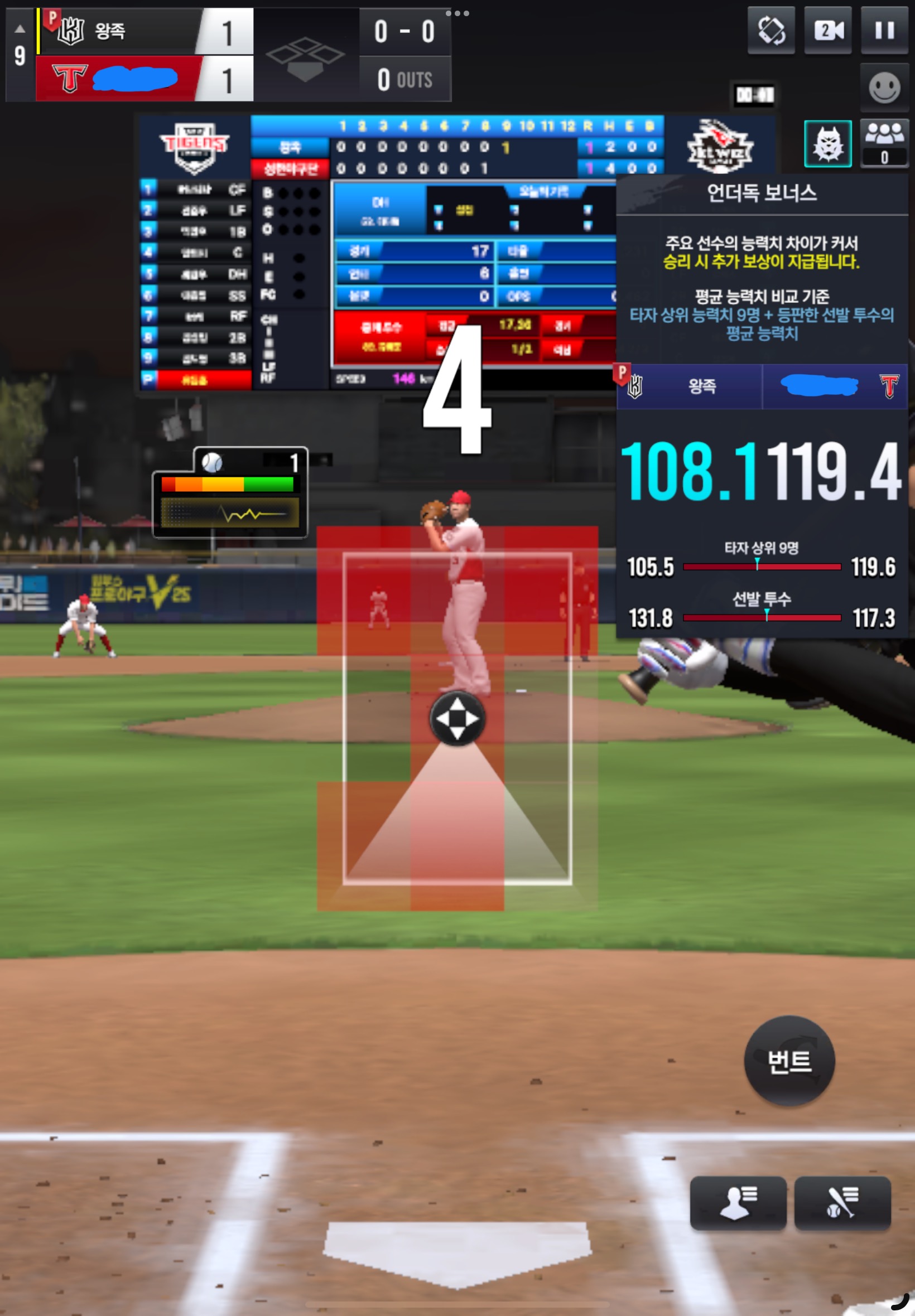Tap the 번트 bunt button

click(789, 1061)
